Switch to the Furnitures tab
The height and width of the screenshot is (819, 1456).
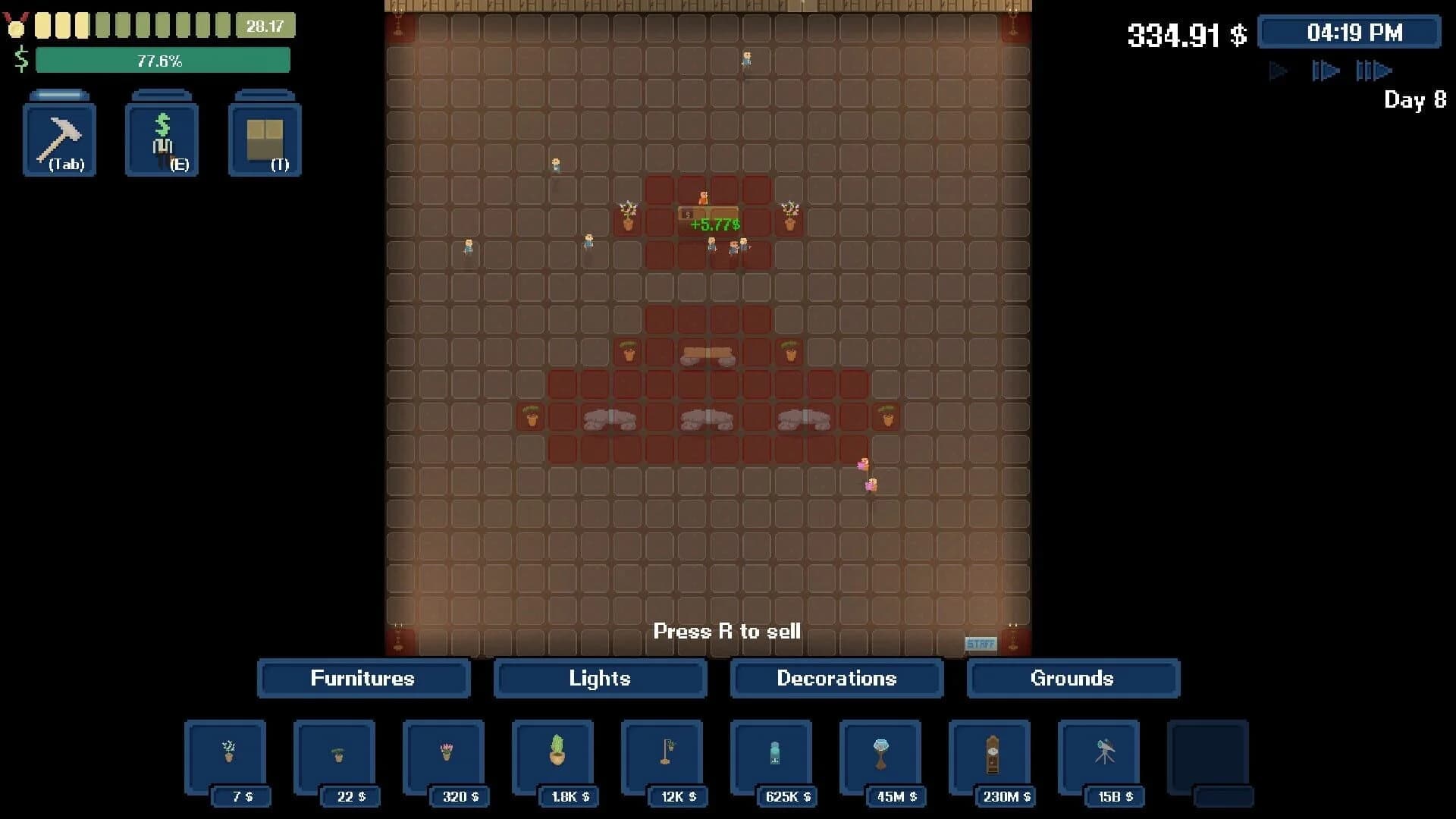click(x=363, y=679)
